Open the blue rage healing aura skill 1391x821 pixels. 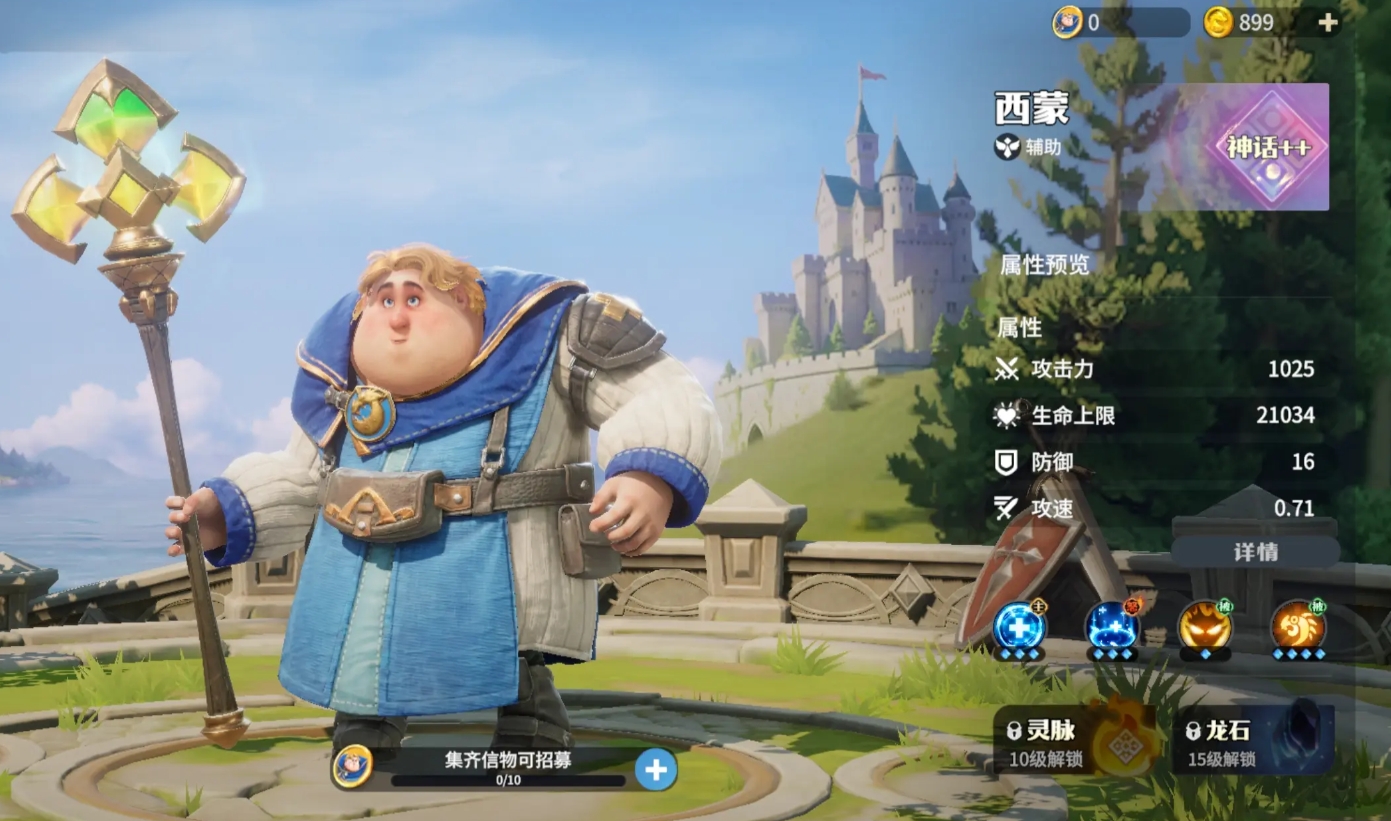(x=1114, y=630)
